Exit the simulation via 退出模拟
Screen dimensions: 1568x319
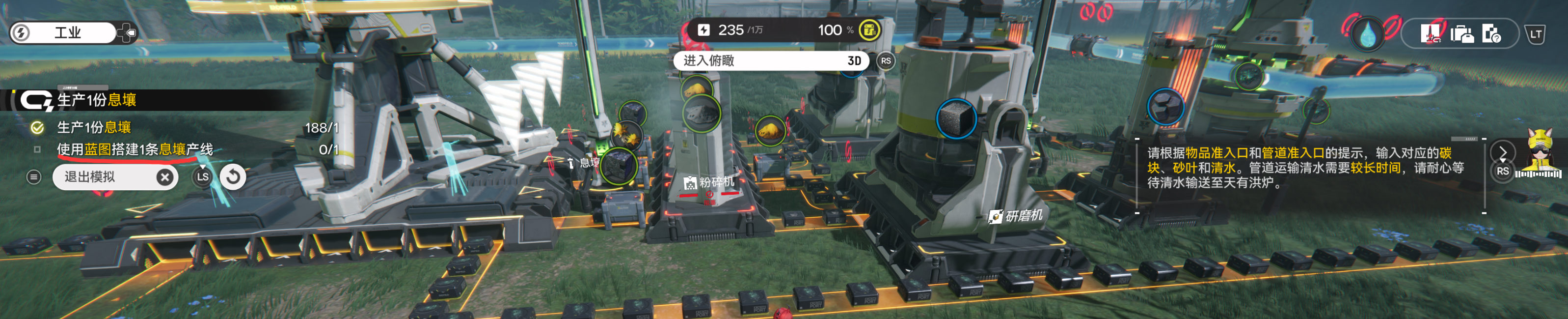114,177
